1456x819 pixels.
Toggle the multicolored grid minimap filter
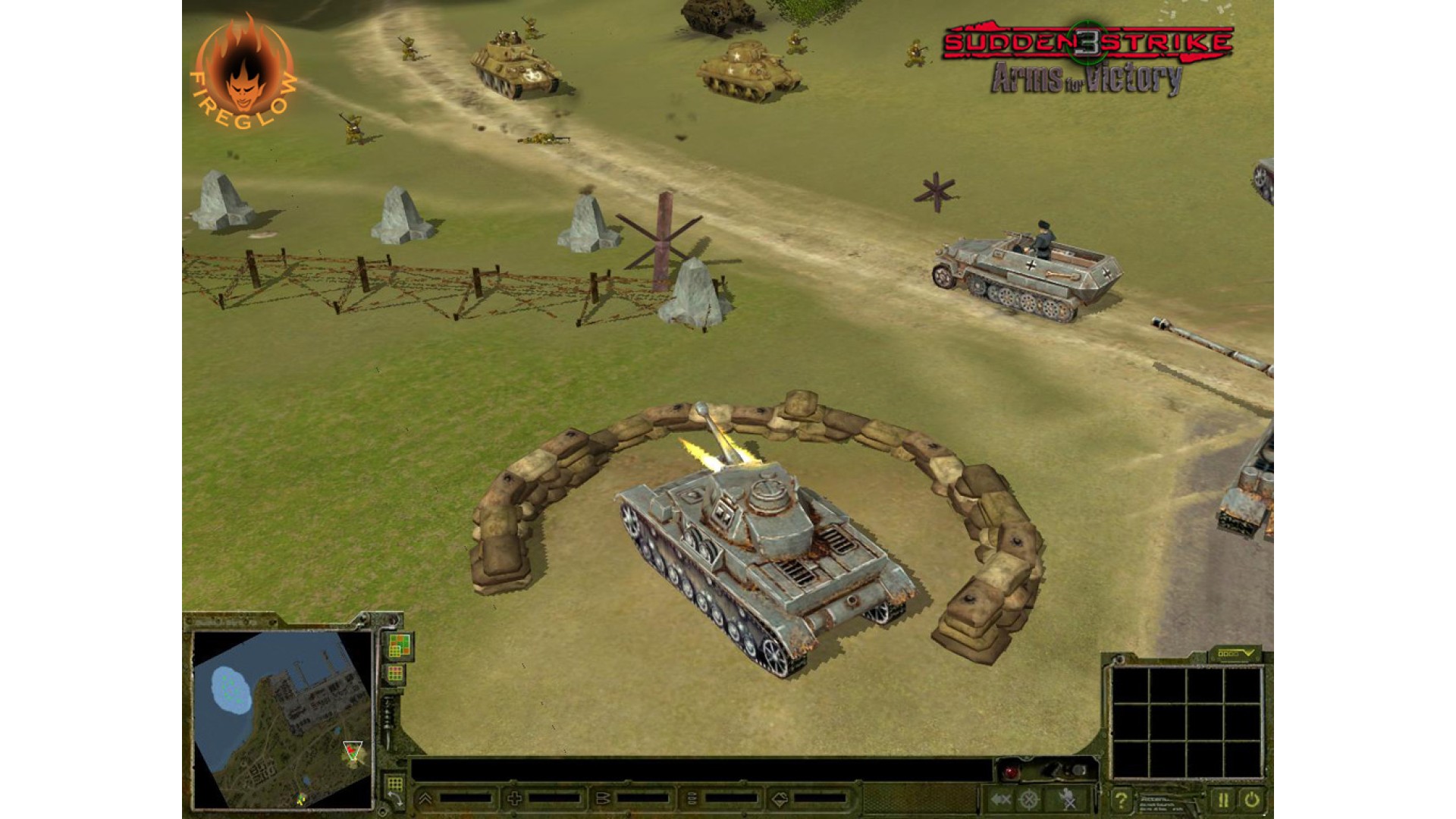tap(399, 646)
